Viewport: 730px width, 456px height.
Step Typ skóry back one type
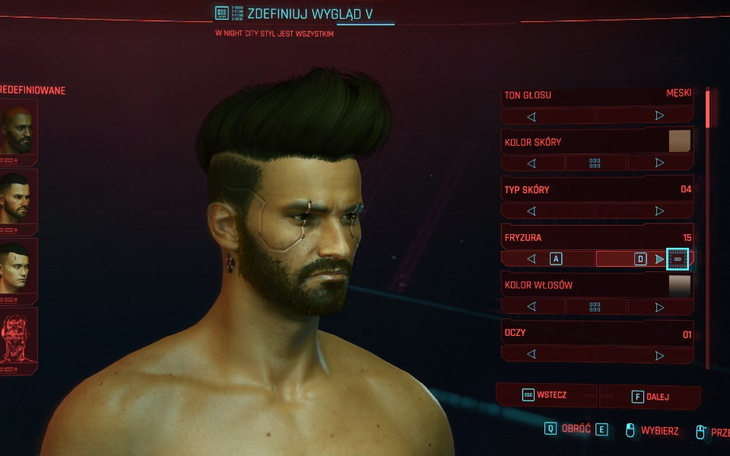pos(531,211)
